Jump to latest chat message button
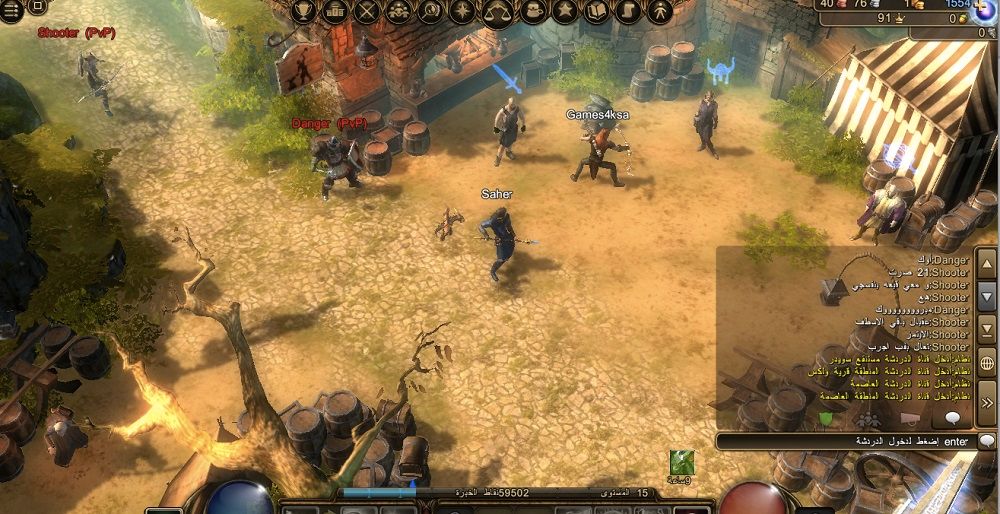 click(986, 328)
